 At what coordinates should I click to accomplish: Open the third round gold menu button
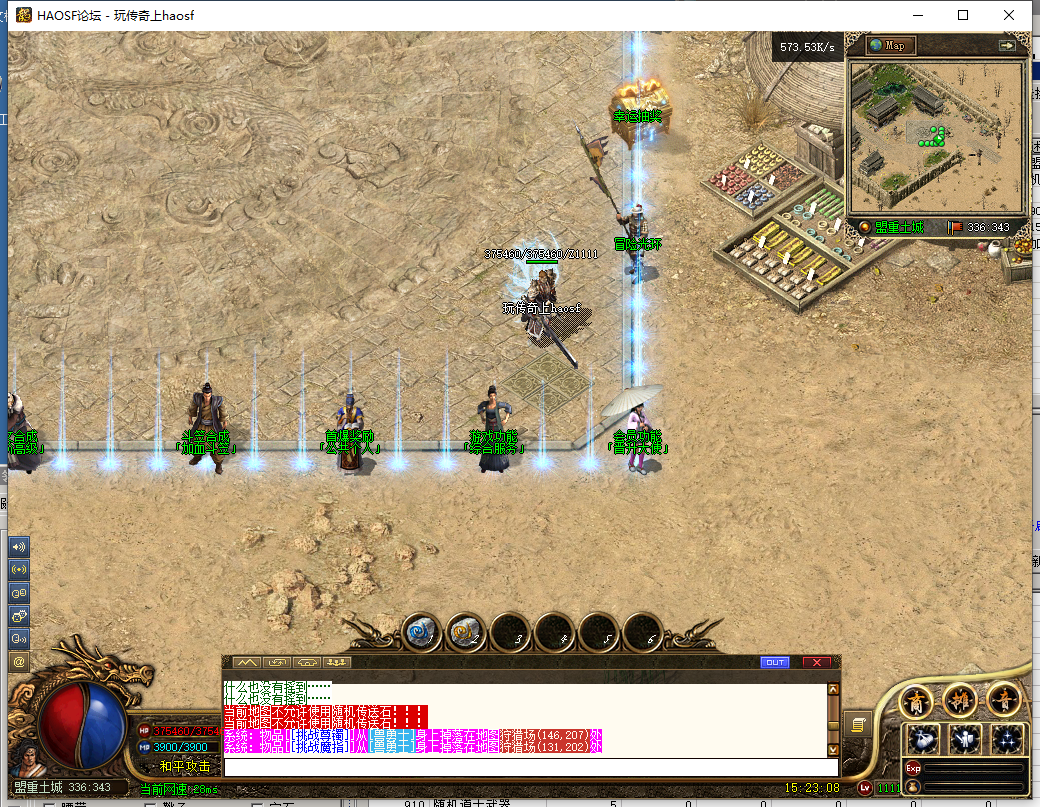[x=1003, y=700]
